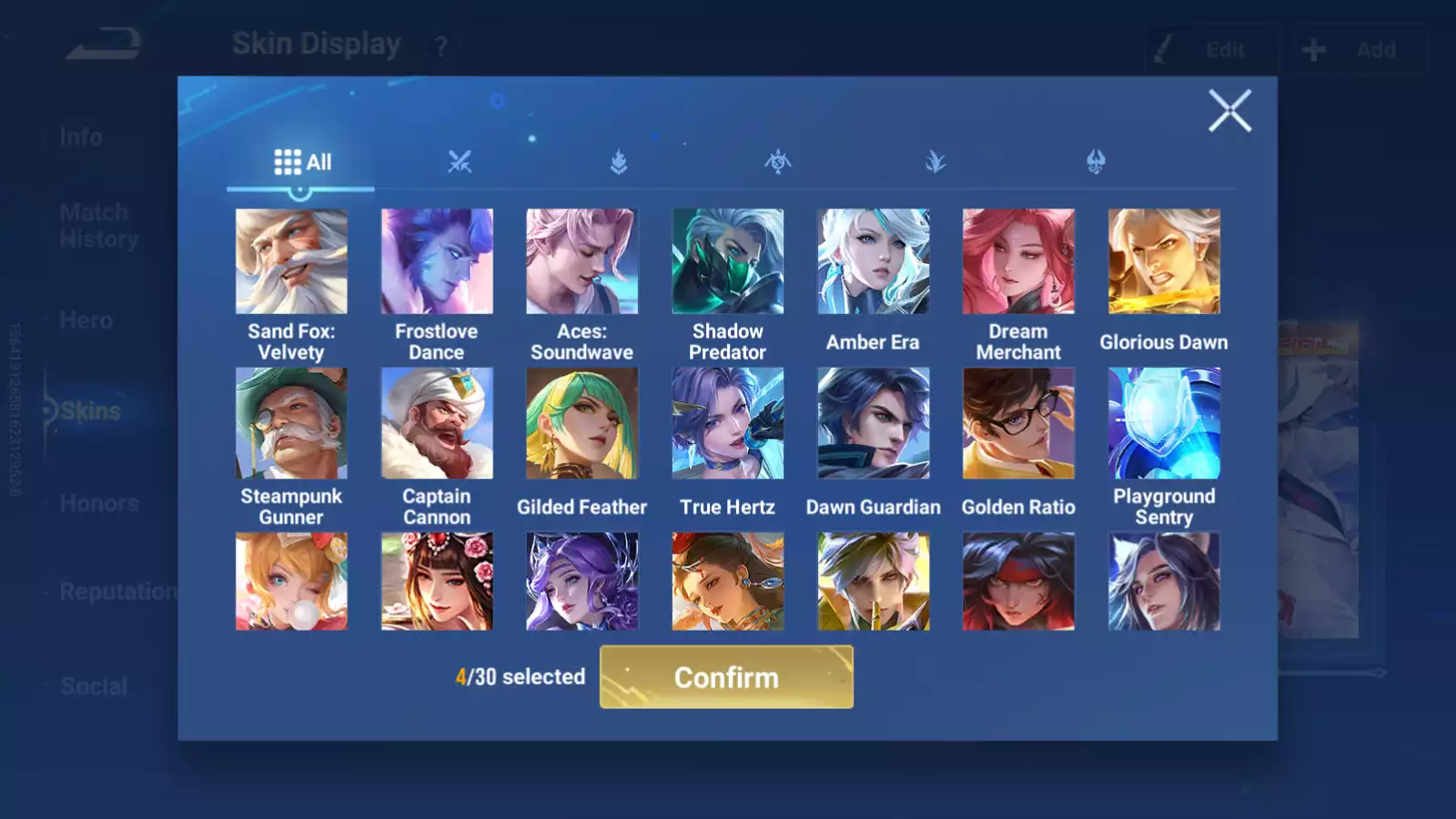Select the Steampunk Gunner skin
The height and width of the screenshot is (819, 1456).
pyautogui.click(x=291, y=423)
